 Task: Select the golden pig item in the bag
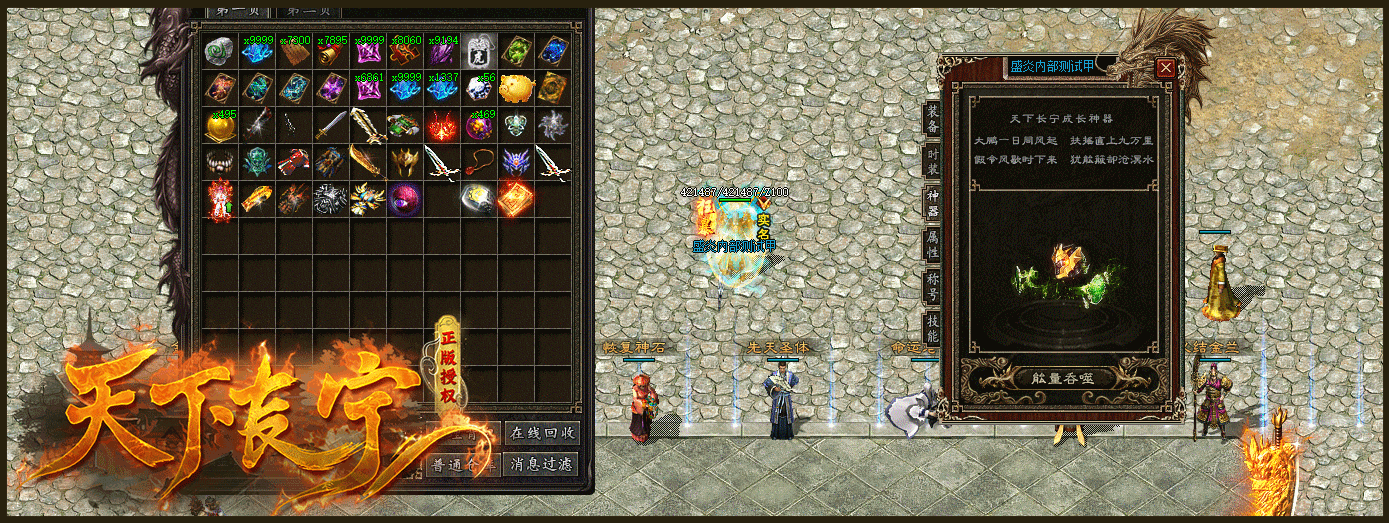click(x=516, y=88)
